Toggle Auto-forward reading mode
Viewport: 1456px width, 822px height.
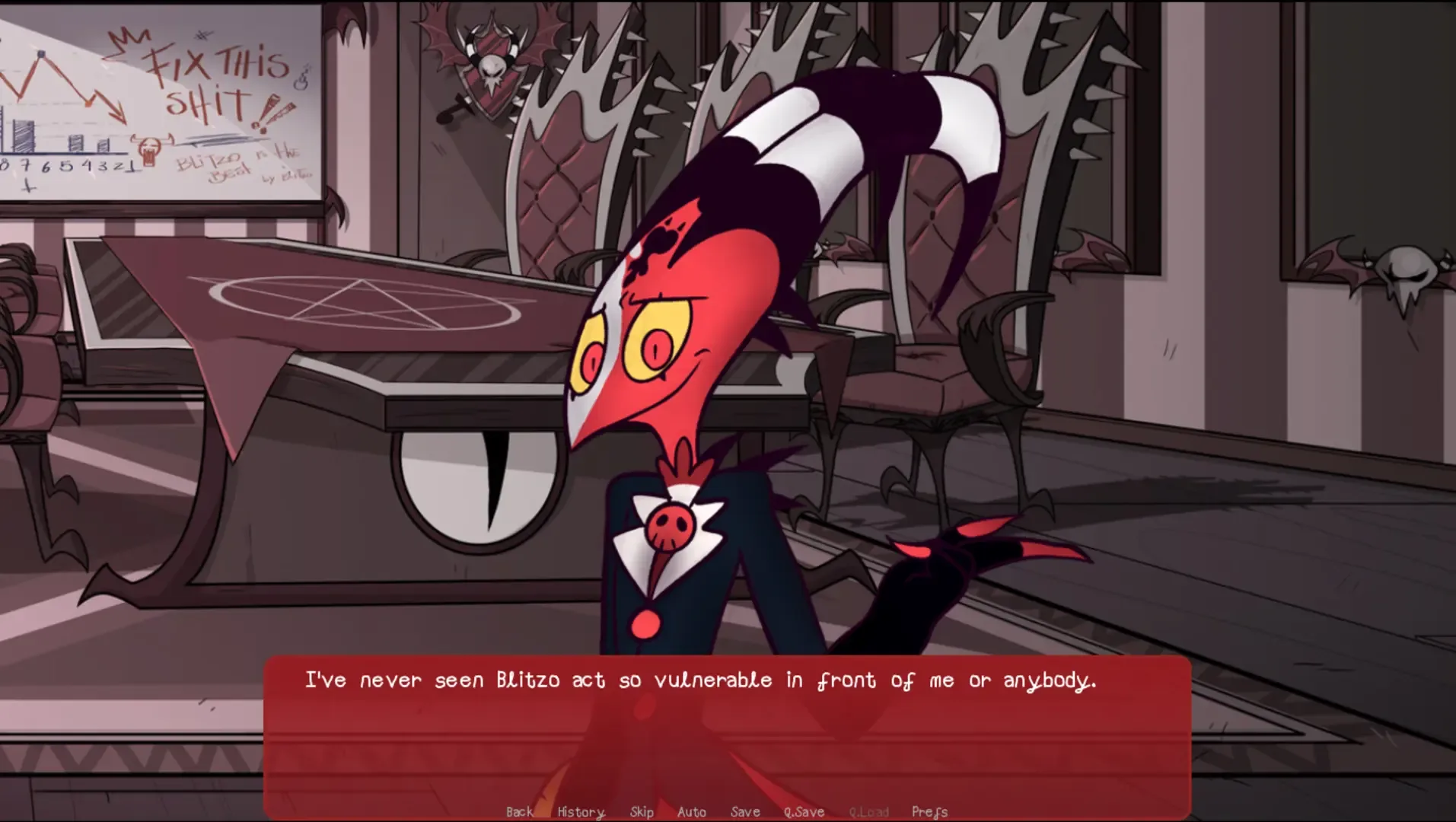click(x=691, y=811)
